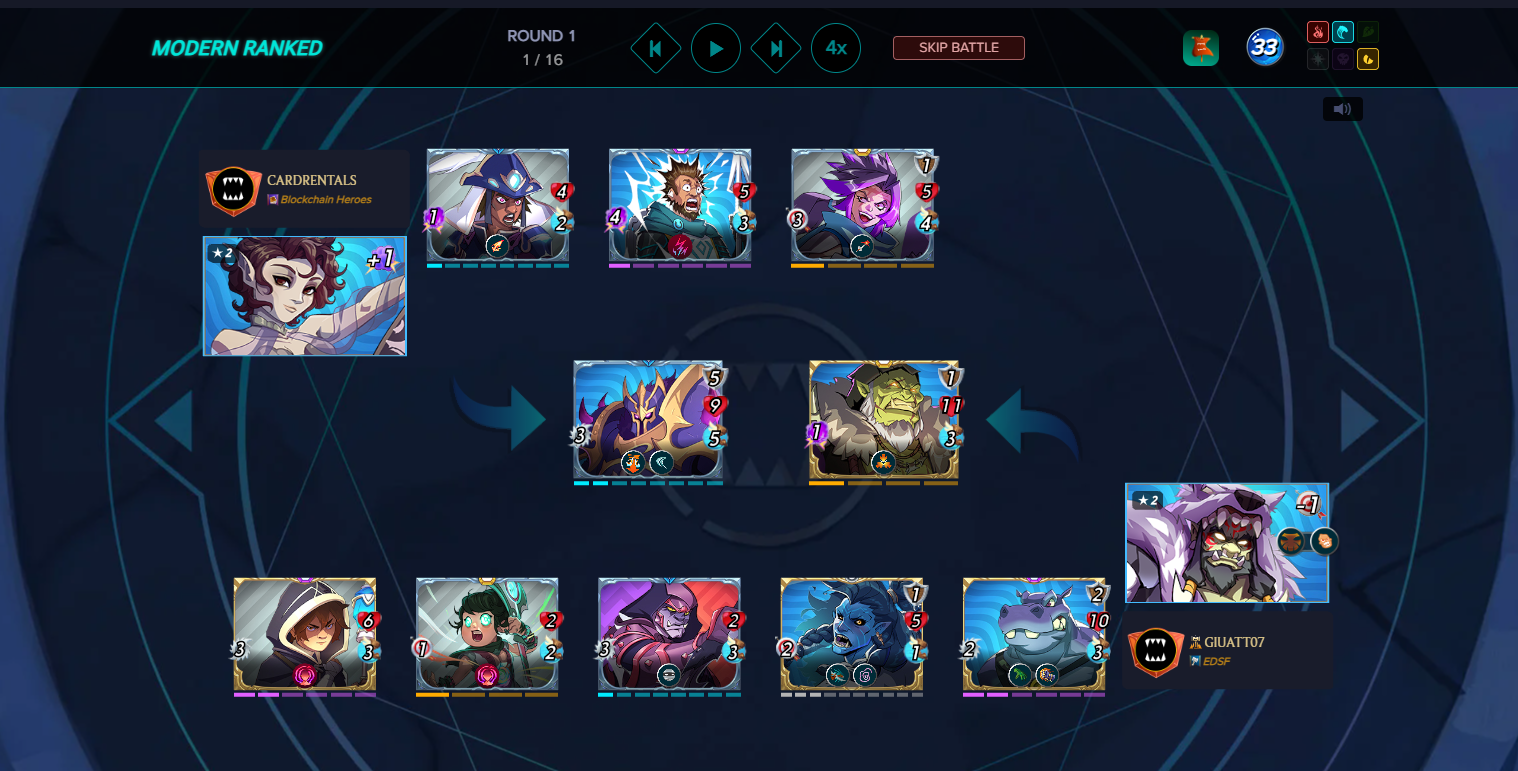Inspect the GIUATT07 summoner card with -1
The image size is (1518, 771).
click(x=1226, y=543)
